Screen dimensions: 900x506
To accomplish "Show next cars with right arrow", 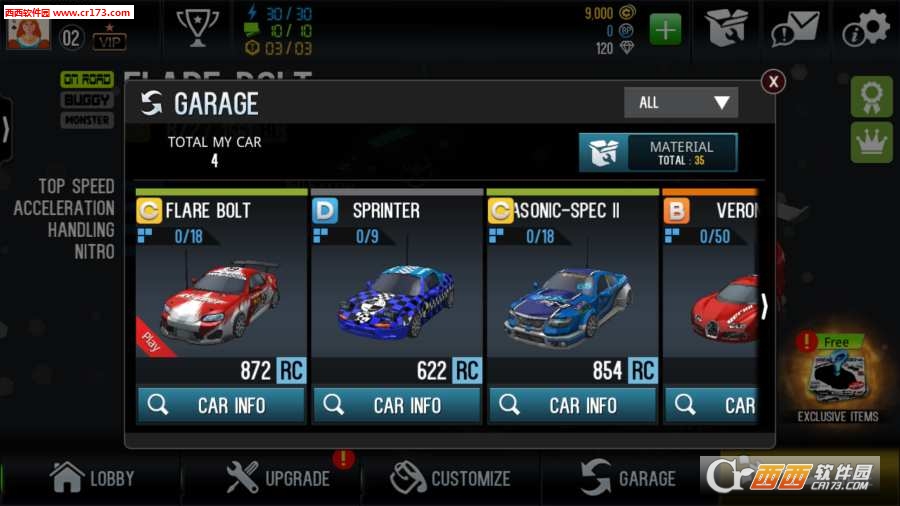I will [765, 306].
